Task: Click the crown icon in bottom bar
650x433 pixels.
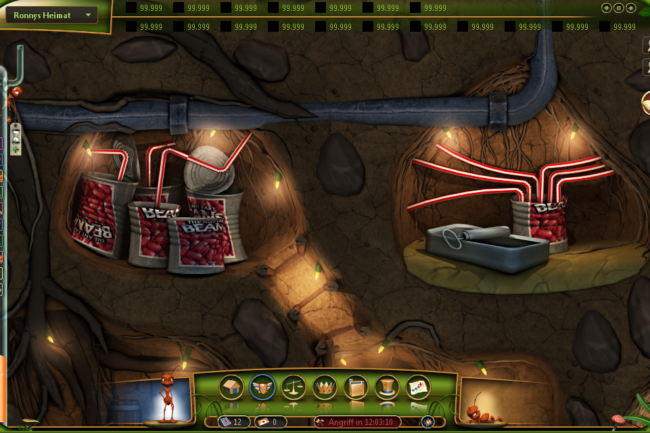Action: point(325,387)
